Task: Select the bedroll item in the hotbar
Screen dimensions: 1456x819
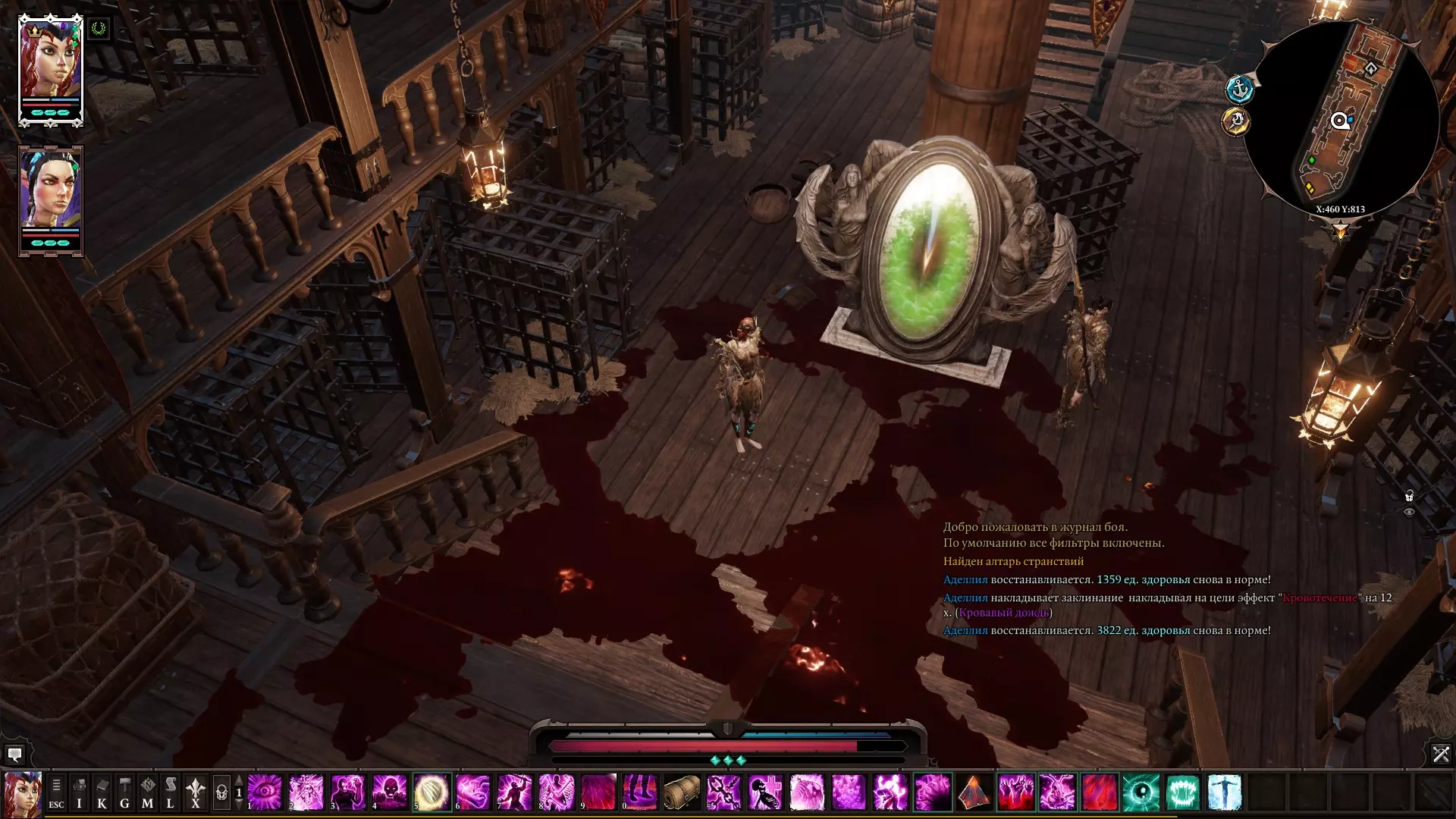Action: pos(682,792)
